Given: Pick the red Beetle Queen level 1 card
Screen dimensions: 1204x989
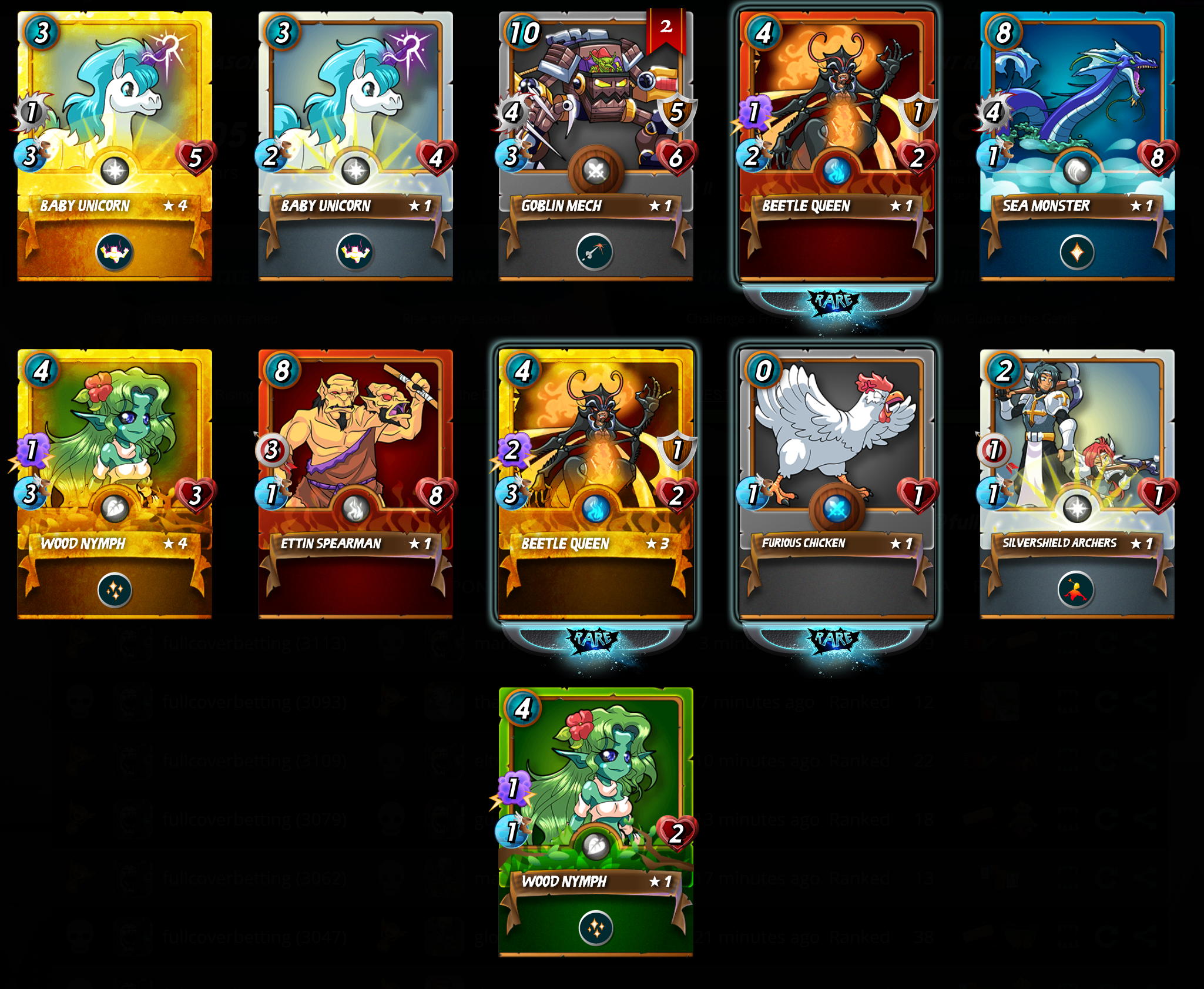Looking at the screenshot, I should pos(836,146).
